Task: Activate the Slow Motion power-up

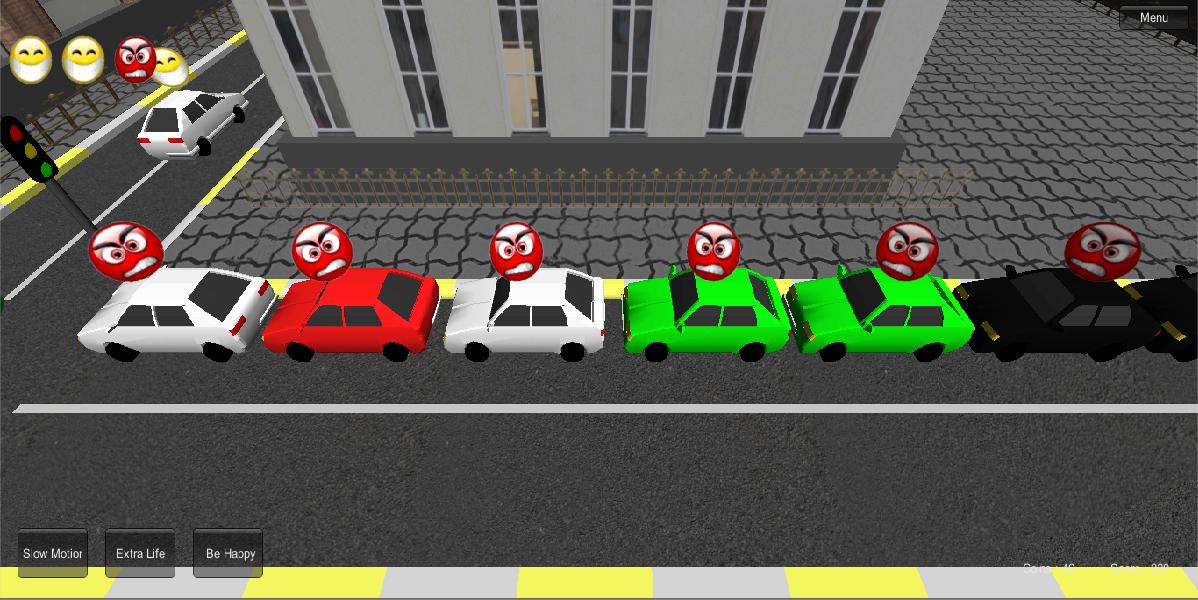Action: click(53, 553)
